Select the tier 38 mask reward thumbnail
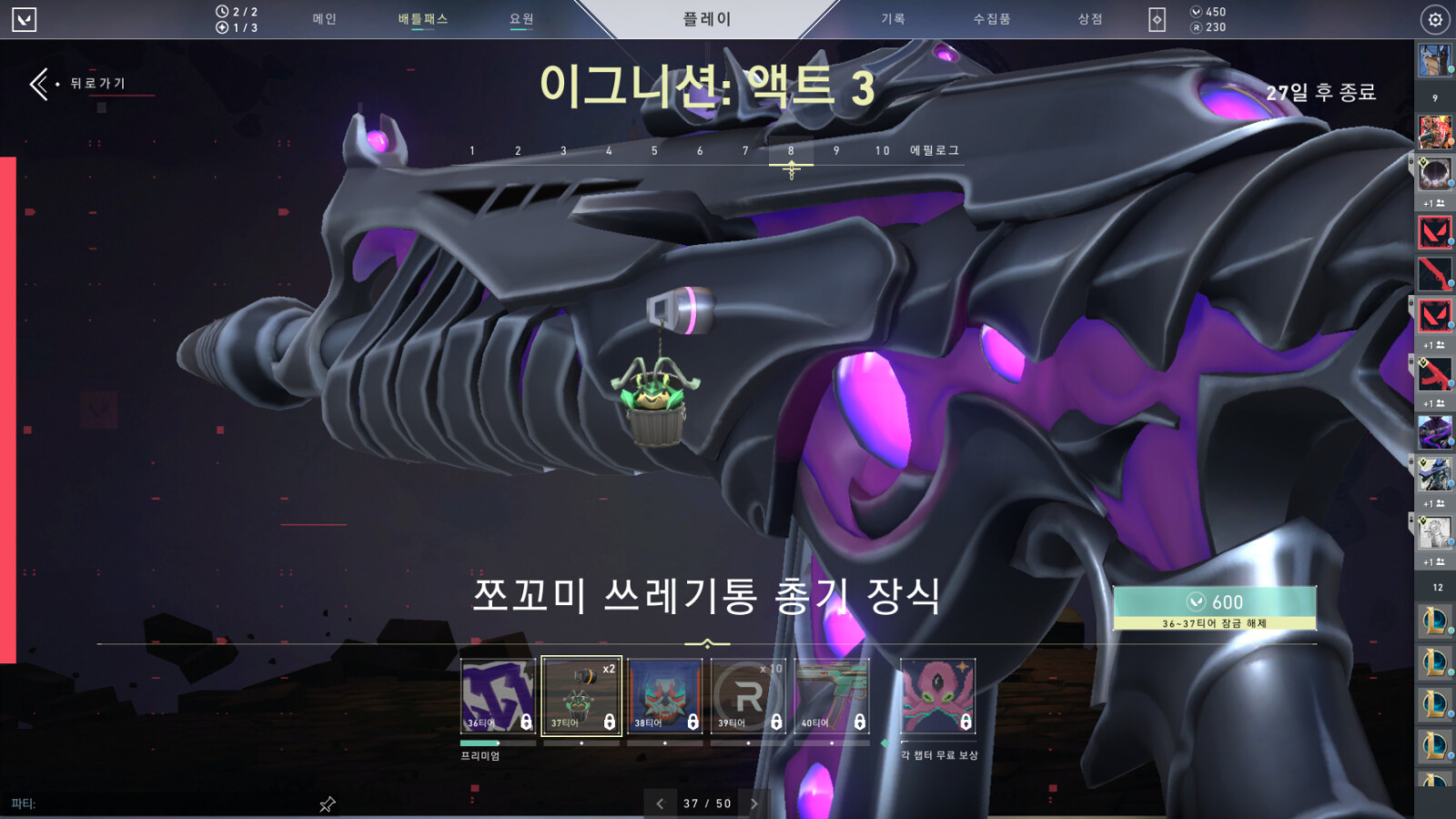1456x819 pixels. coord(667,696)
